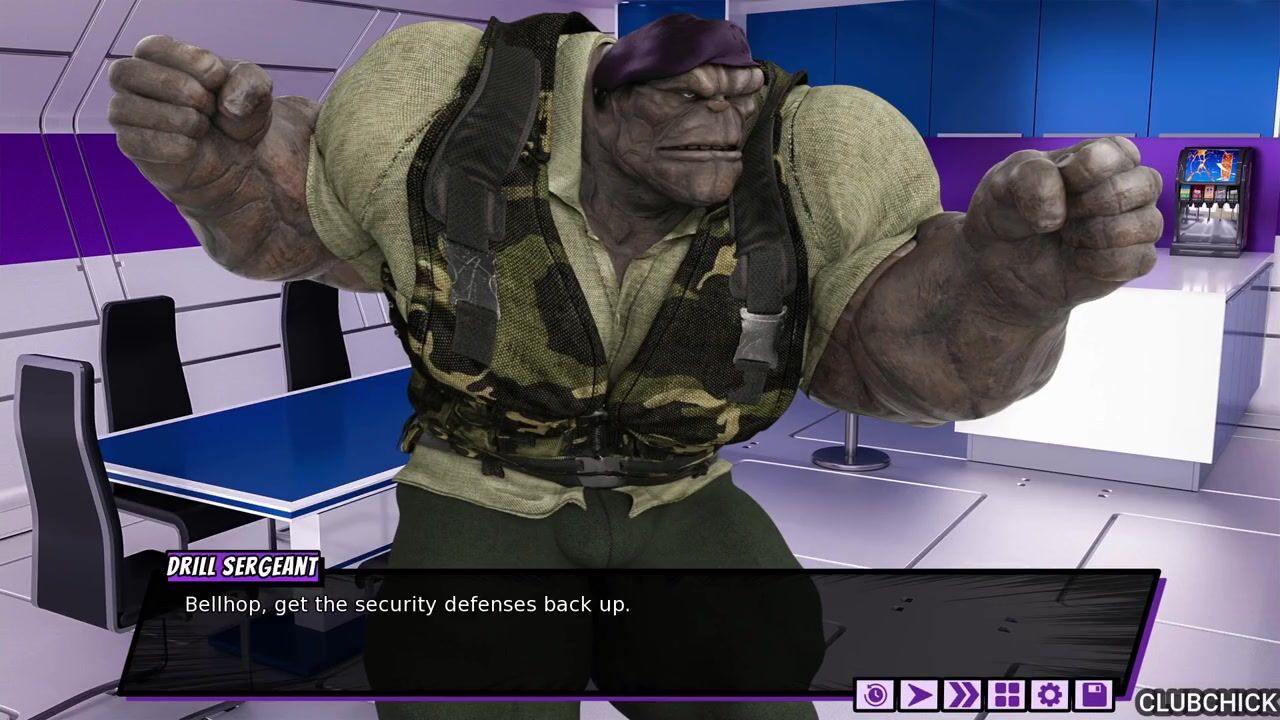Open the dialogue history clock icon
Image resolution: width=1280 pixels, height=720 pixels.
(875, 695)
